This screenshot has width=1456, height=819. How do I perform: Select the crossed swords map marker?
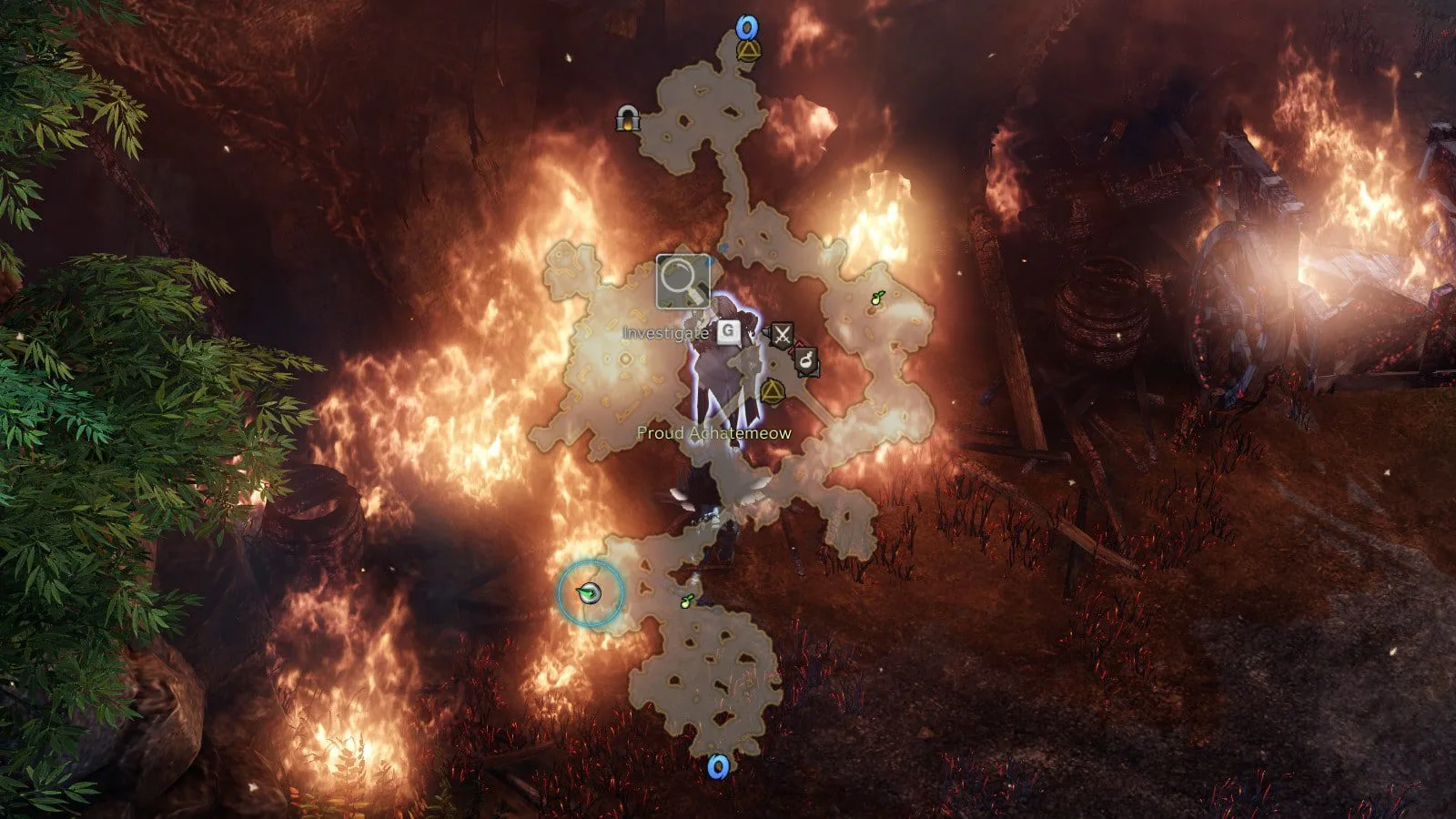click(781, 334)
